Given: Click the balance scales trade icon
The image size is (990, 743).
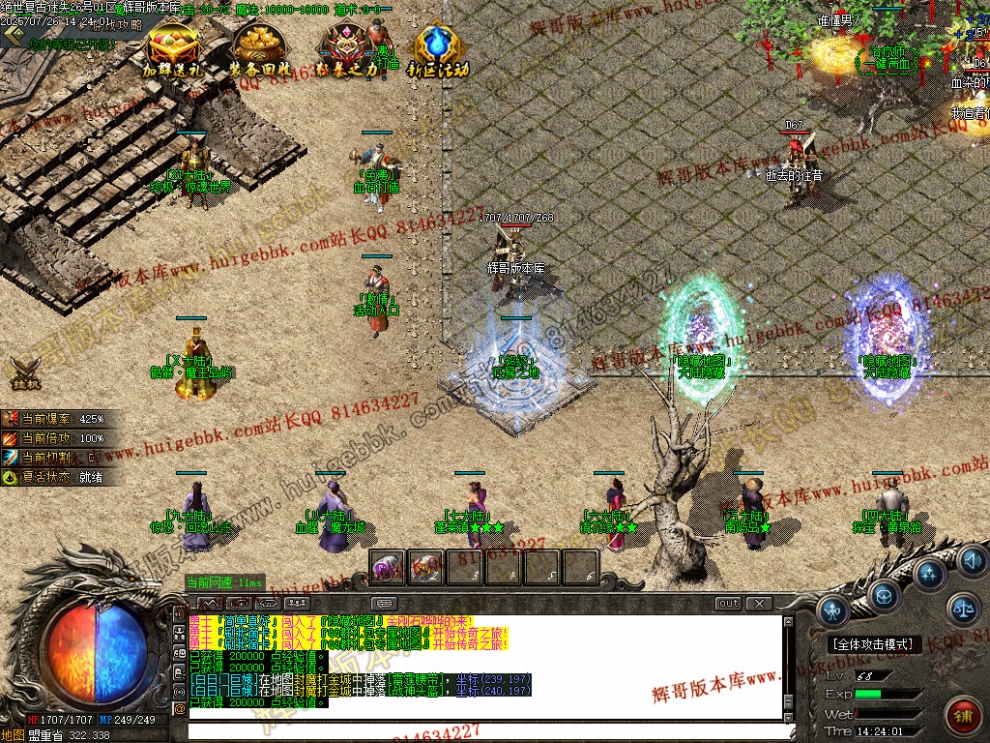Looking at the screenshot, I should click(x=963, y=606).
